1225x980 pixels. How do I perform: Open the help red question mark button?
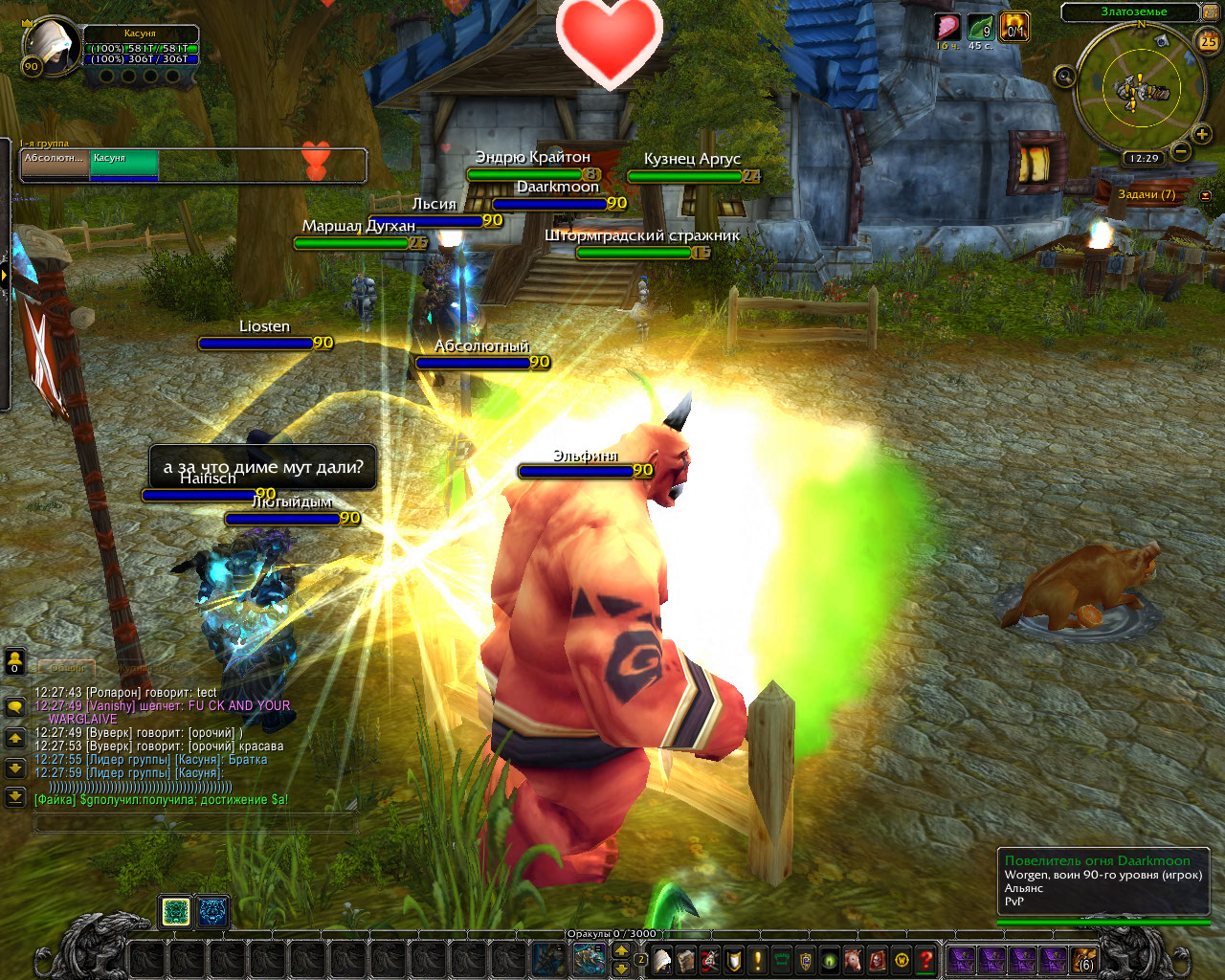pos(925,959)
